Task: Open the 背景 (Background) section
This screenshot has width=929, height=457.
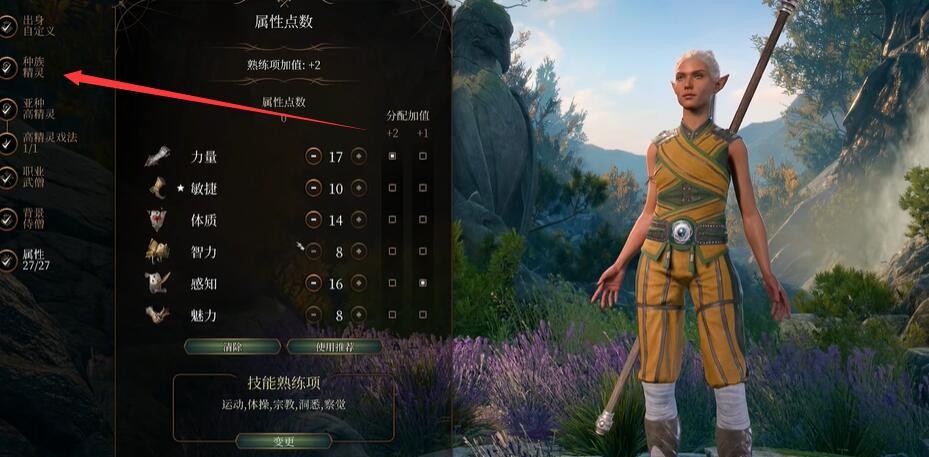Action: (x=9, y=218)
